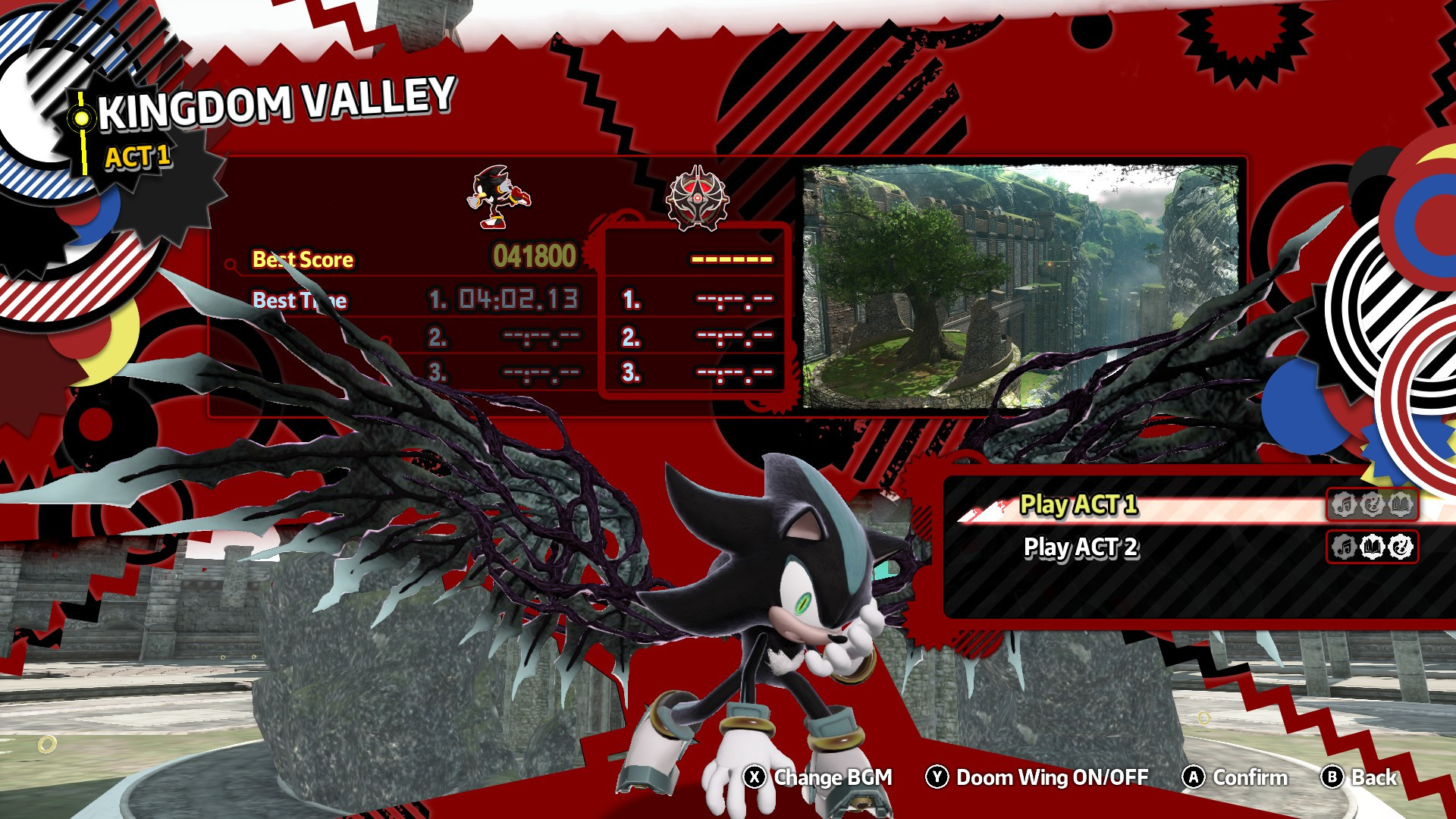
Task: Click the music note icon beside Play ACT 1
Action: tap(1345, 504)
